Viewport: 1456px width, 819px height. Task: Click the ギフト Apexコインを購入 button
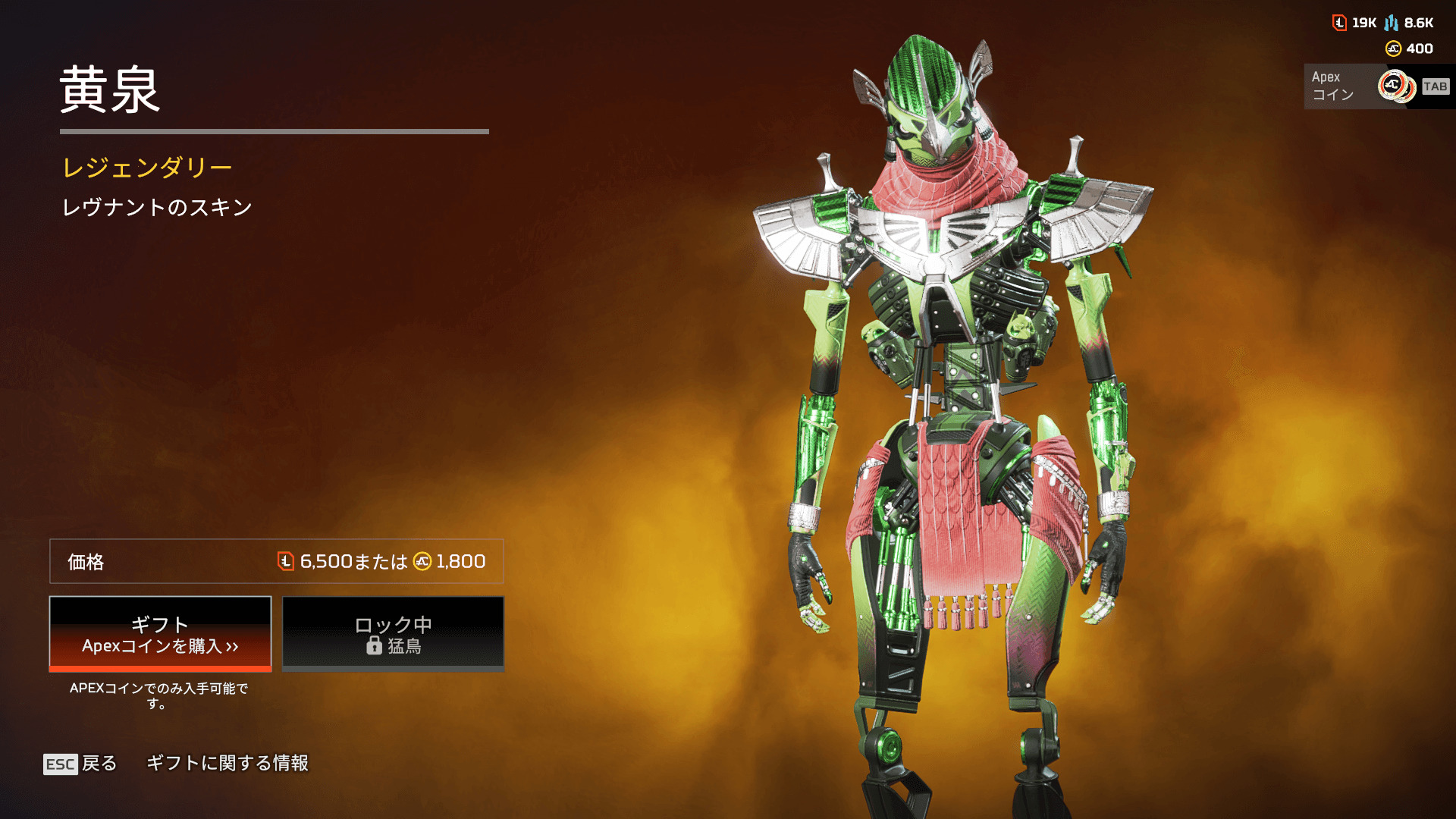tap(160, 634)
